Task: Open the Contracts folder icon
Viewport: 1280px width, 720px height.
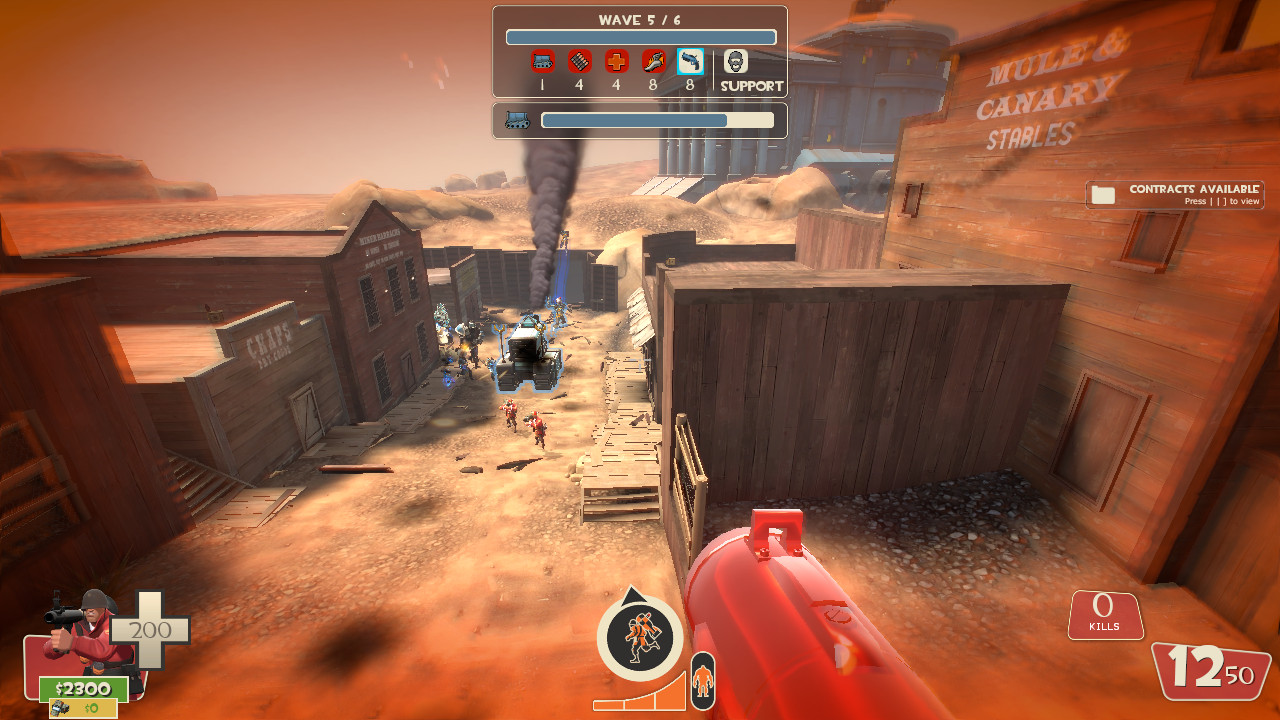Action: click(x=1104, y=194)
